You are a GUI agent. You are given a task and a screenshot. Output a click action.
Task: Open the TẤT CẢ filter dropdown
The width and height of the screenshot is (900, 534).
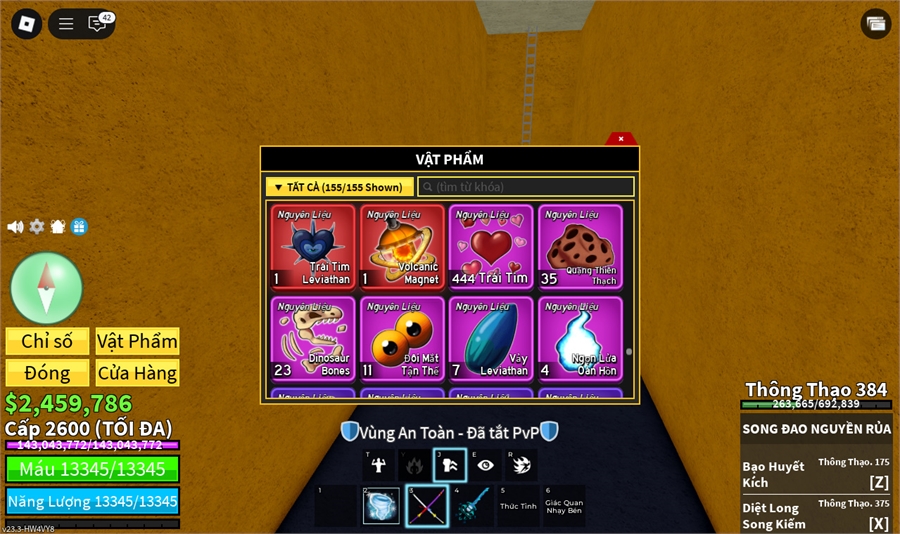click(x=339, y=187)
